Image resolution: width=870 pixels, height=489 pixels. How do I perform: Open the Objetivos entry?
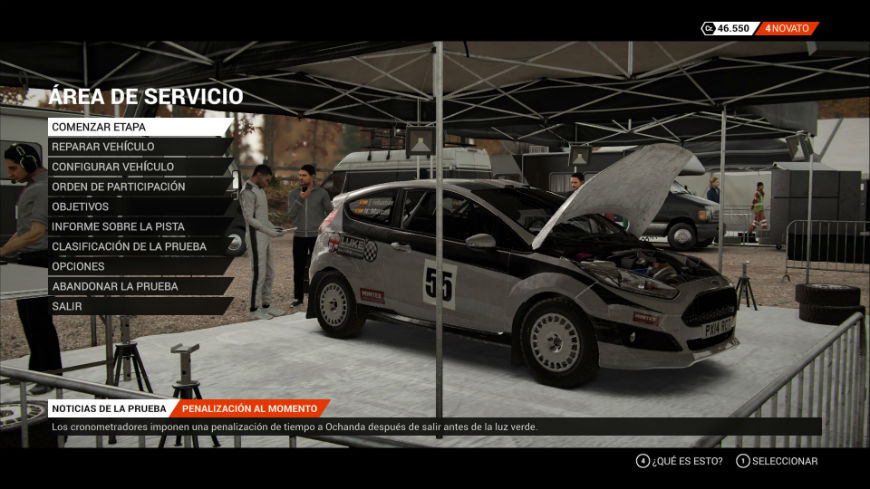138,207
